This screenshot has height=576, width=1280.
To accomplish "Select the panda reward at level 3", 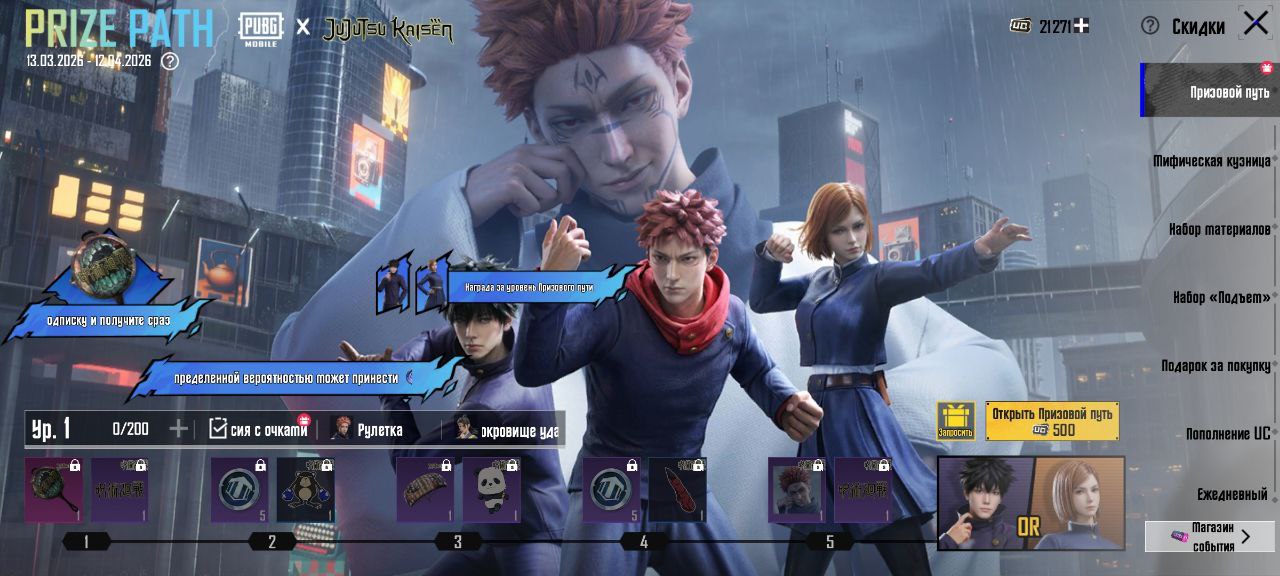I will tap(491, 489).
